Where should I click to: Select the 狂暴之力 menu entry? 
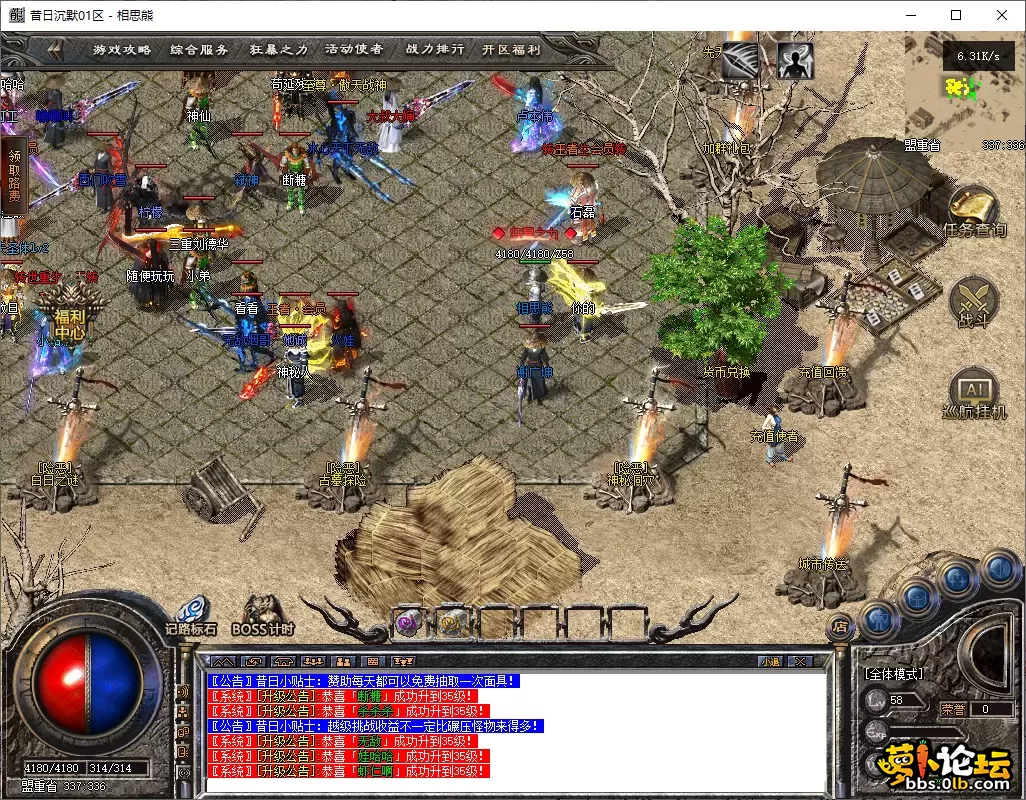click(x=277, y=49)
